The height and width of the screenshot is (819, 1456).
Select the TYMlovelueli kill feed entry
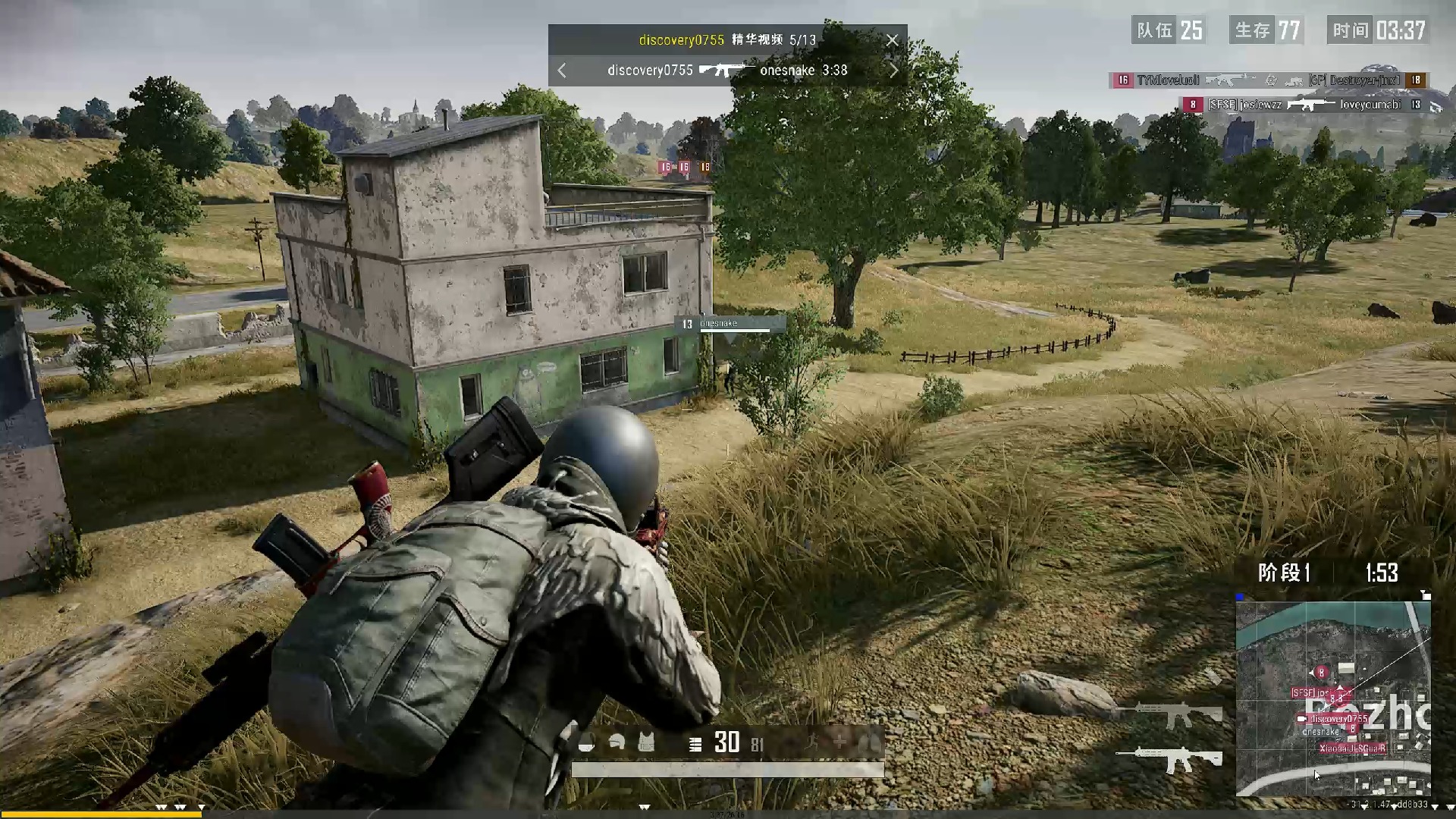1168,80
